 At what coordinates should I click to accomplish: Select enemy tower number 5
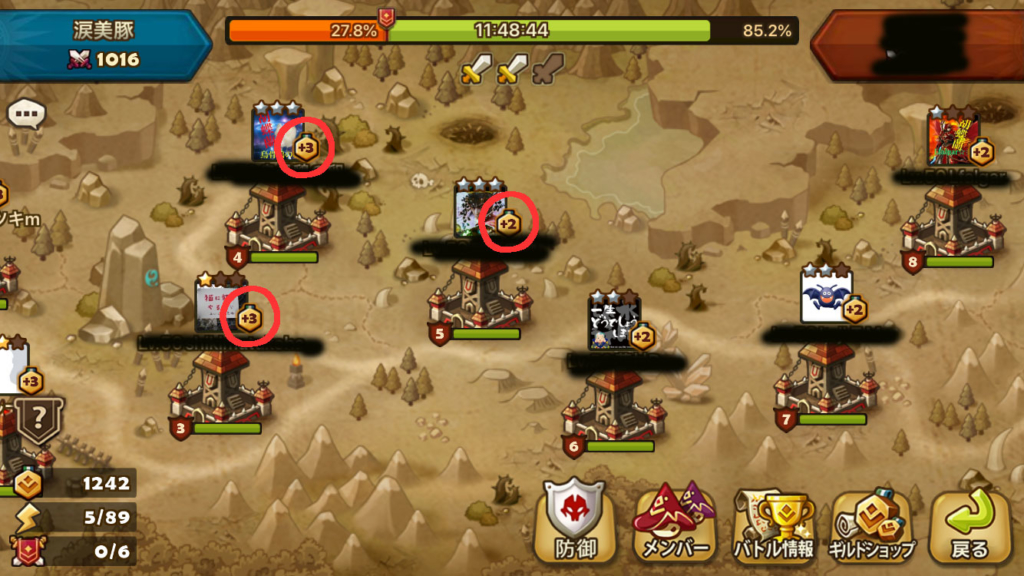pyautogui.click(x=481, y=296)
